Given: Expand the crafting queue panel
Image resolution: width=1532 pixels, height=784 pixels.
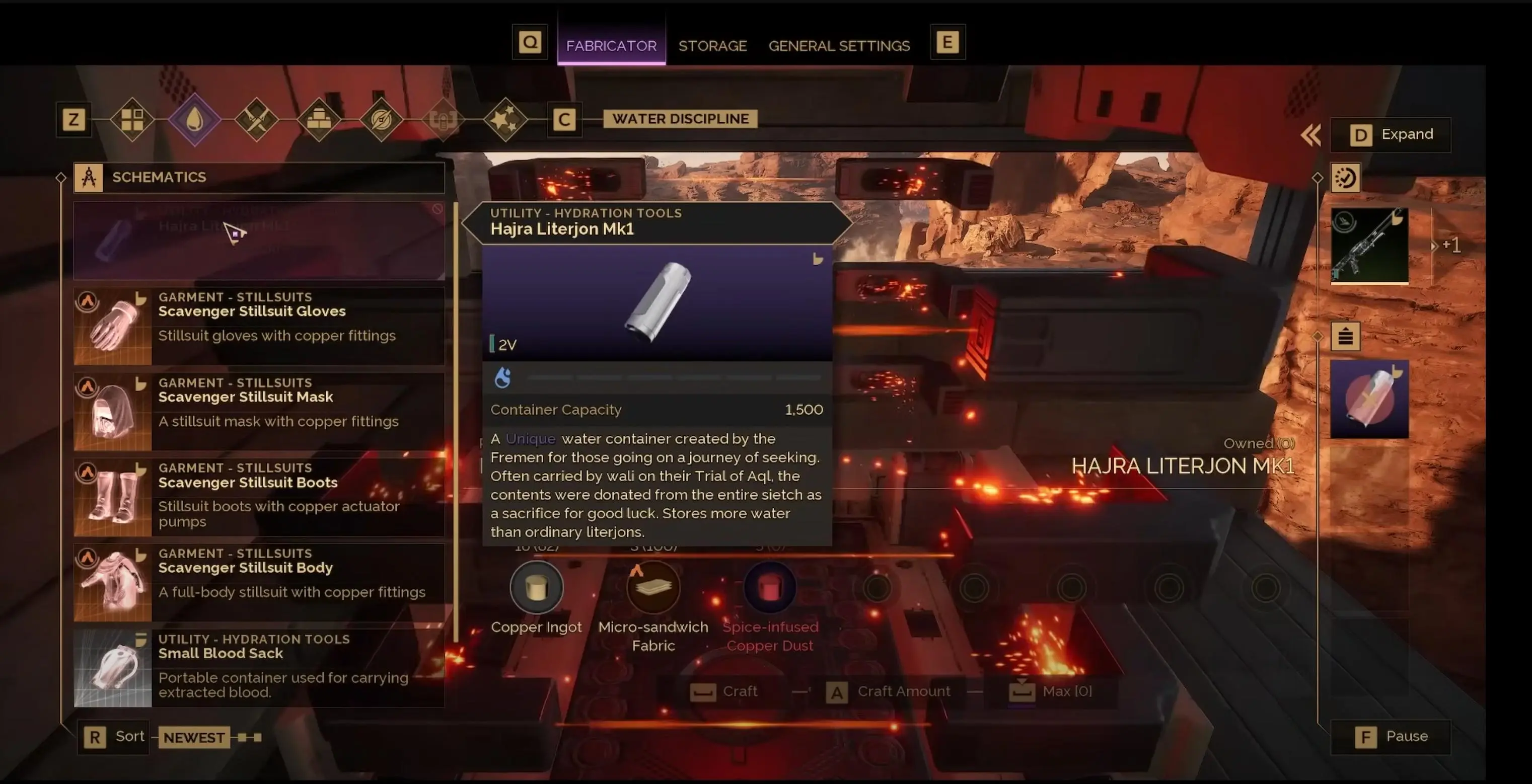Looking at the screenshot, I should pos(1390,135).
